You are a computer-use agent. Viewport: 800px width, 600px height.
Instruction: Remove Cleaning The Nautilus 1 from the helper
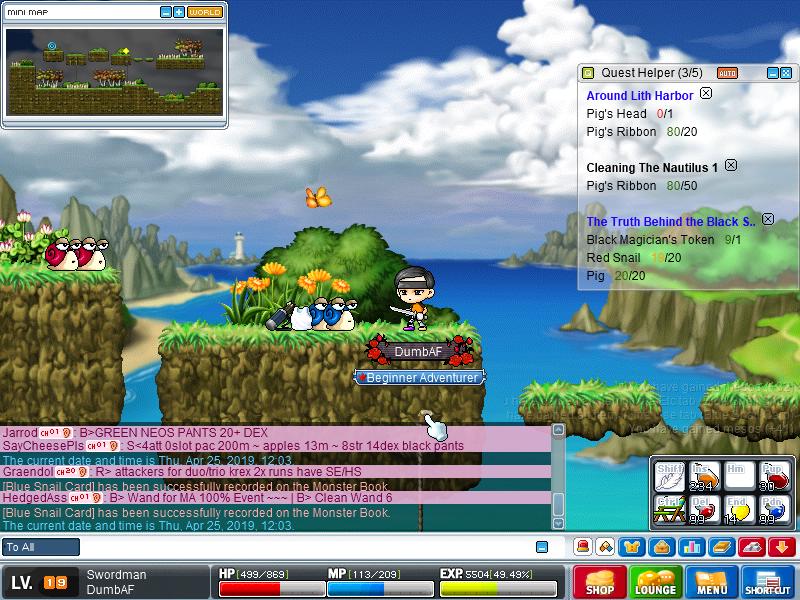(x=730, y=165)
